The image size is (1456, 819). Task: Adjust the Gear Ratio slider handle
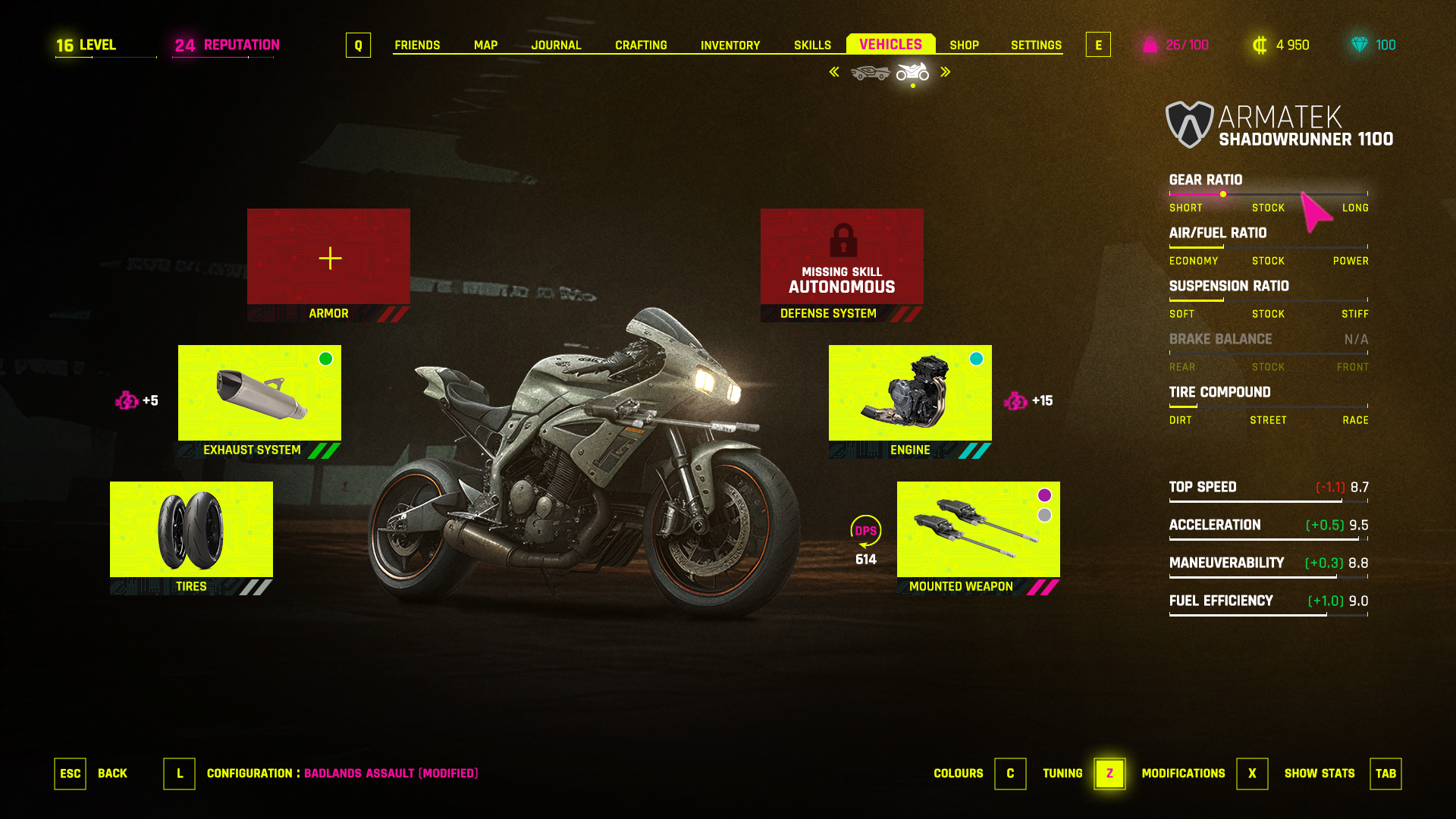(1223, 194)
